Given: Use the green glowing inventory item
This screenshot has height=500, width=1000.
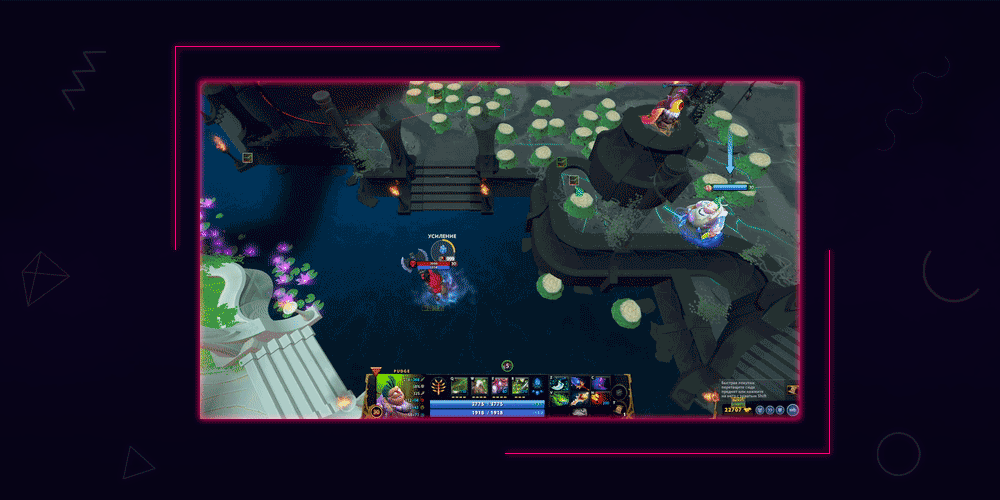Looking at the screenshot, I should [x=560, y=398].
